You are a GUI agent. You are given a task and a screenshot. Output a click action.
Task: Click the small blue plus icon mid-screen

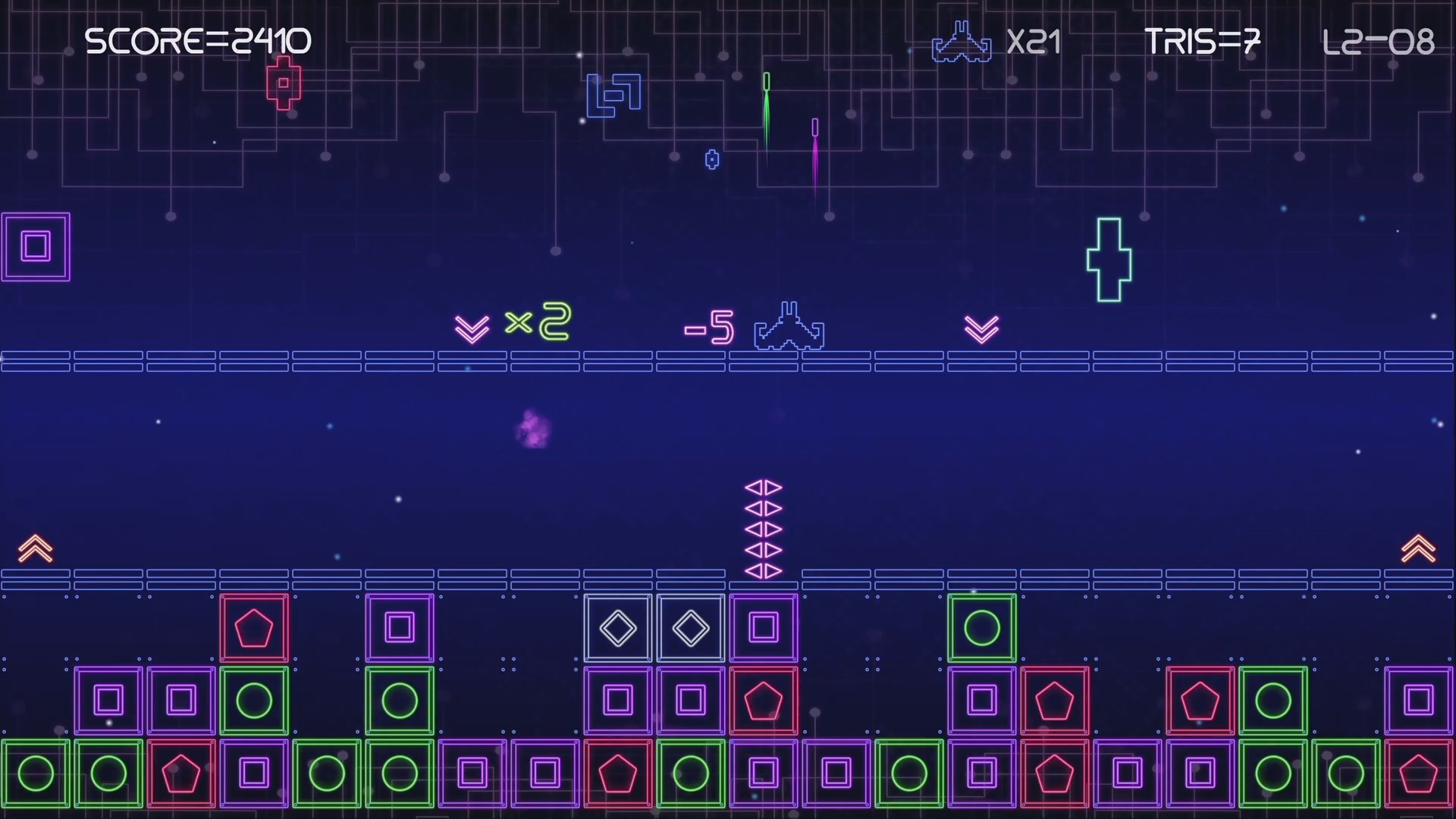[711, 159]
